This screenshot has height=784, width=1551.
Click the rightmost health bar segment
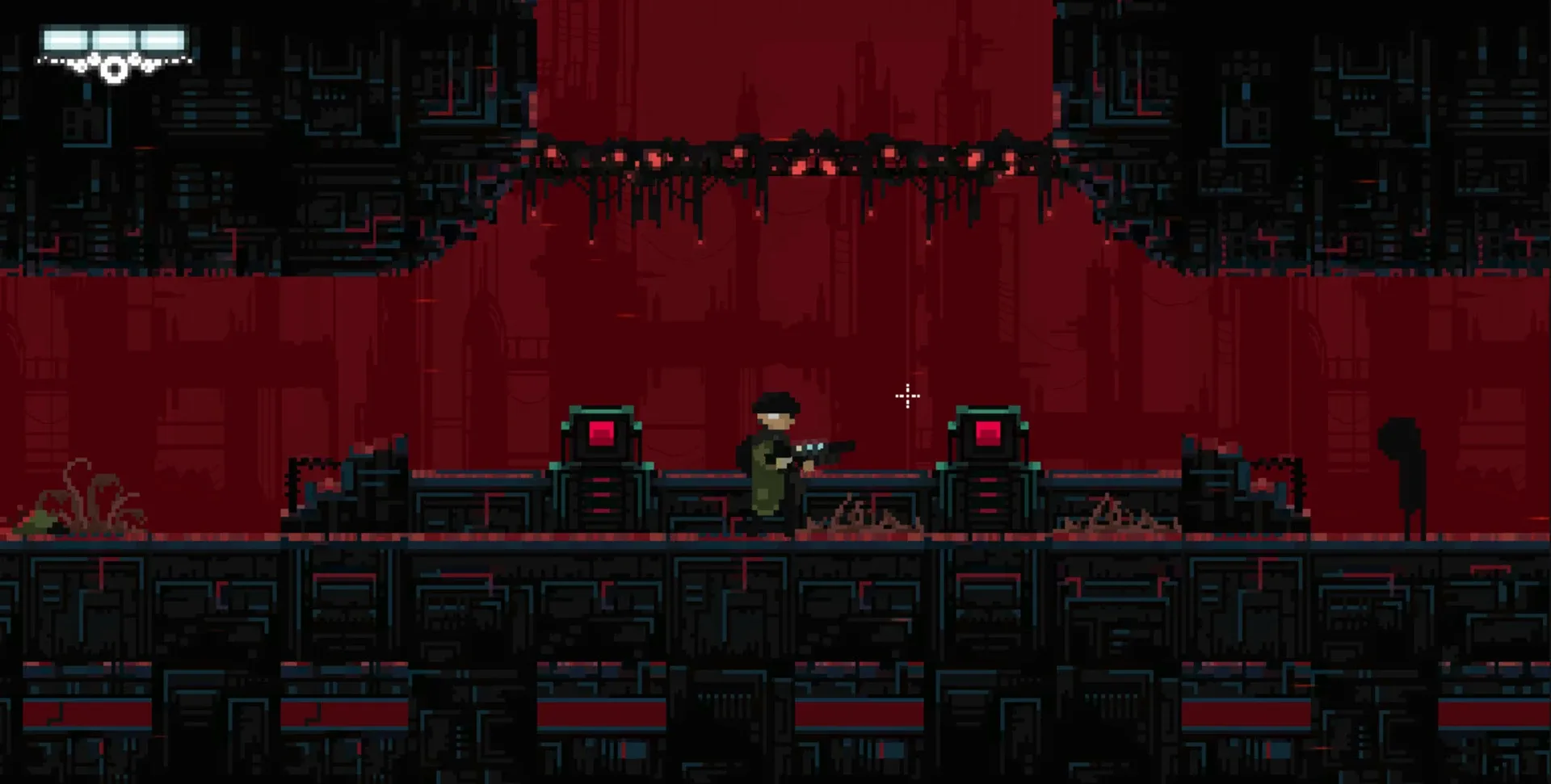[x=162, y=40]
